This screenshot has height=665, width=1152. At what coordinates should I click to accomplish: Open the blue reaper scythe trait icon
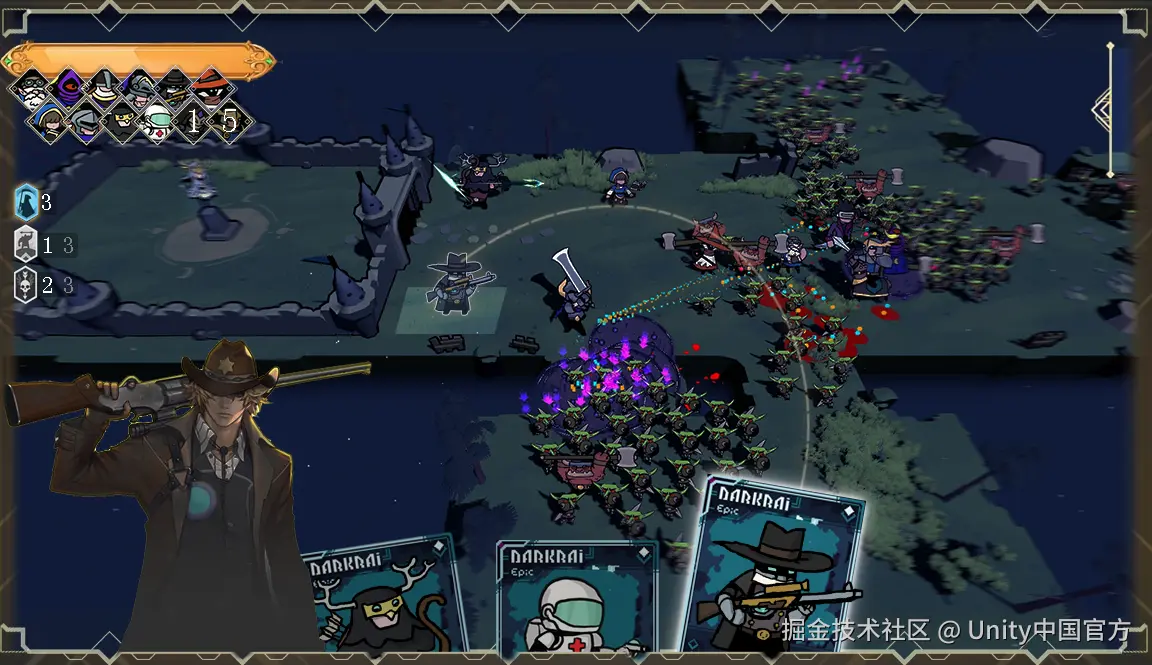tap(27, 202)
